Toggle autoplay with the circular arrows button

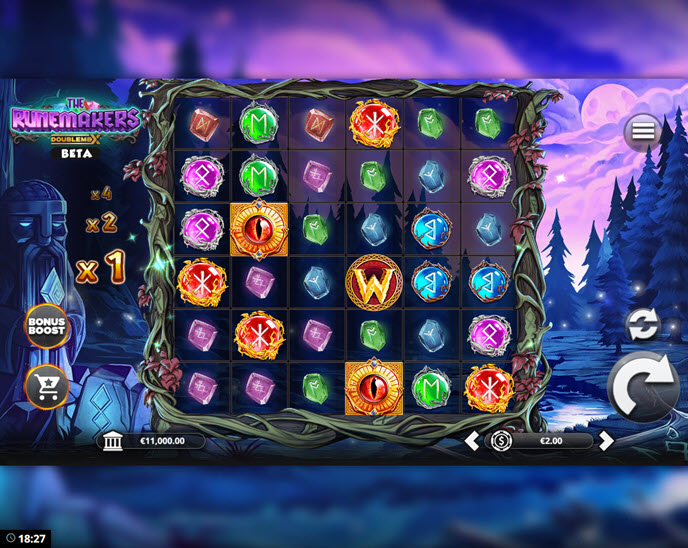[x=642, y=324]
